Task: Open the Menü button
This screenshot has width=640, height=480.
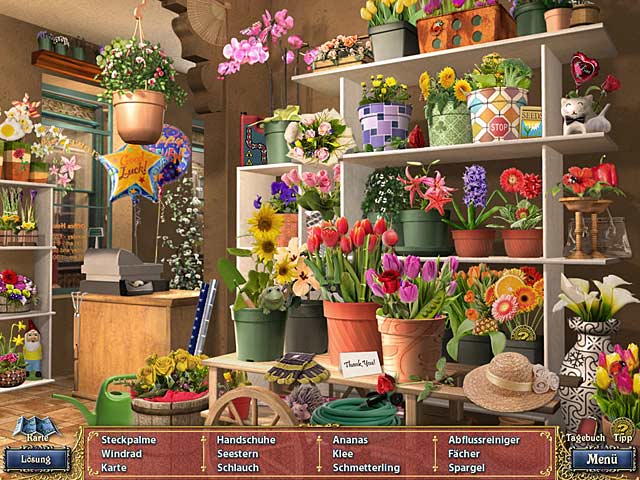Action: point(603,460)
